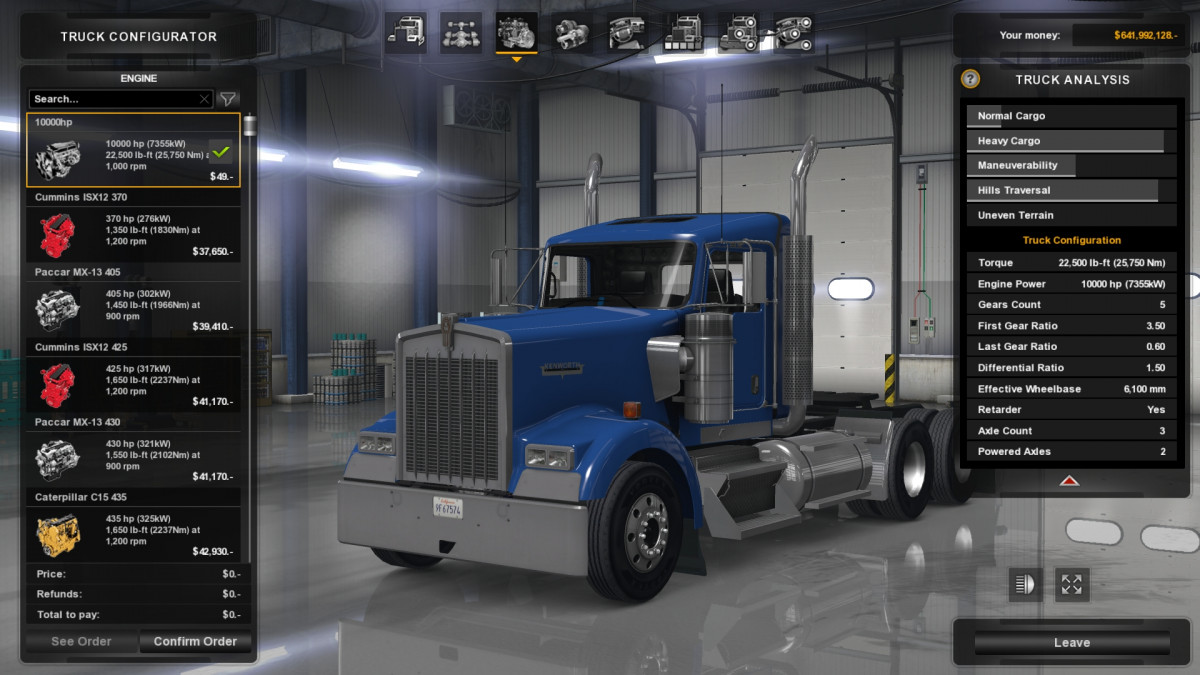The height and width of the screenshot is (675, 1200).
Task: Collapse the Truck Configuration panel red arrow
Action: click(x=1069, y=481)
